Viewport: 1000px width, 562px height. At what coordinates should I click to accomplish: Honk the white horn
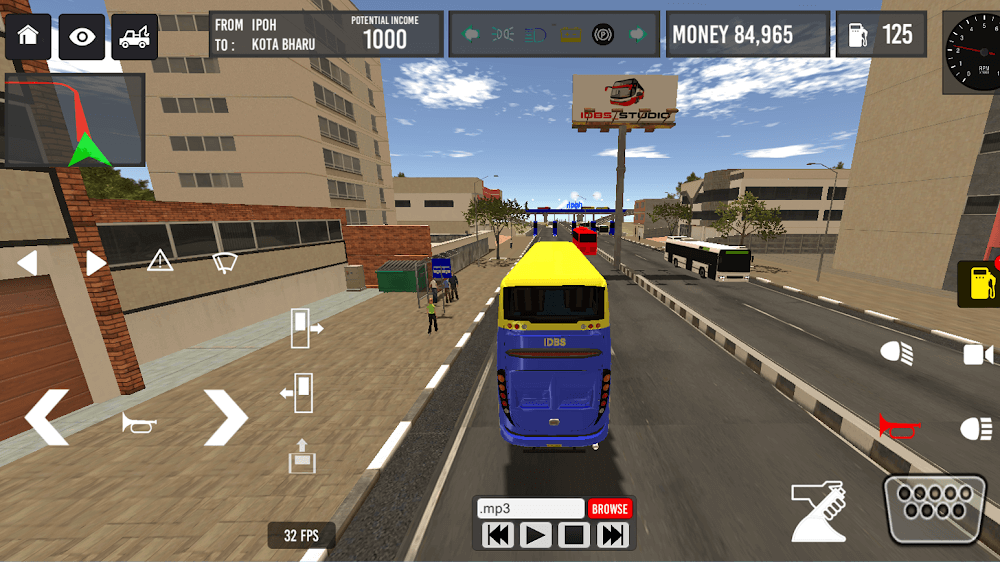(139, 423)
